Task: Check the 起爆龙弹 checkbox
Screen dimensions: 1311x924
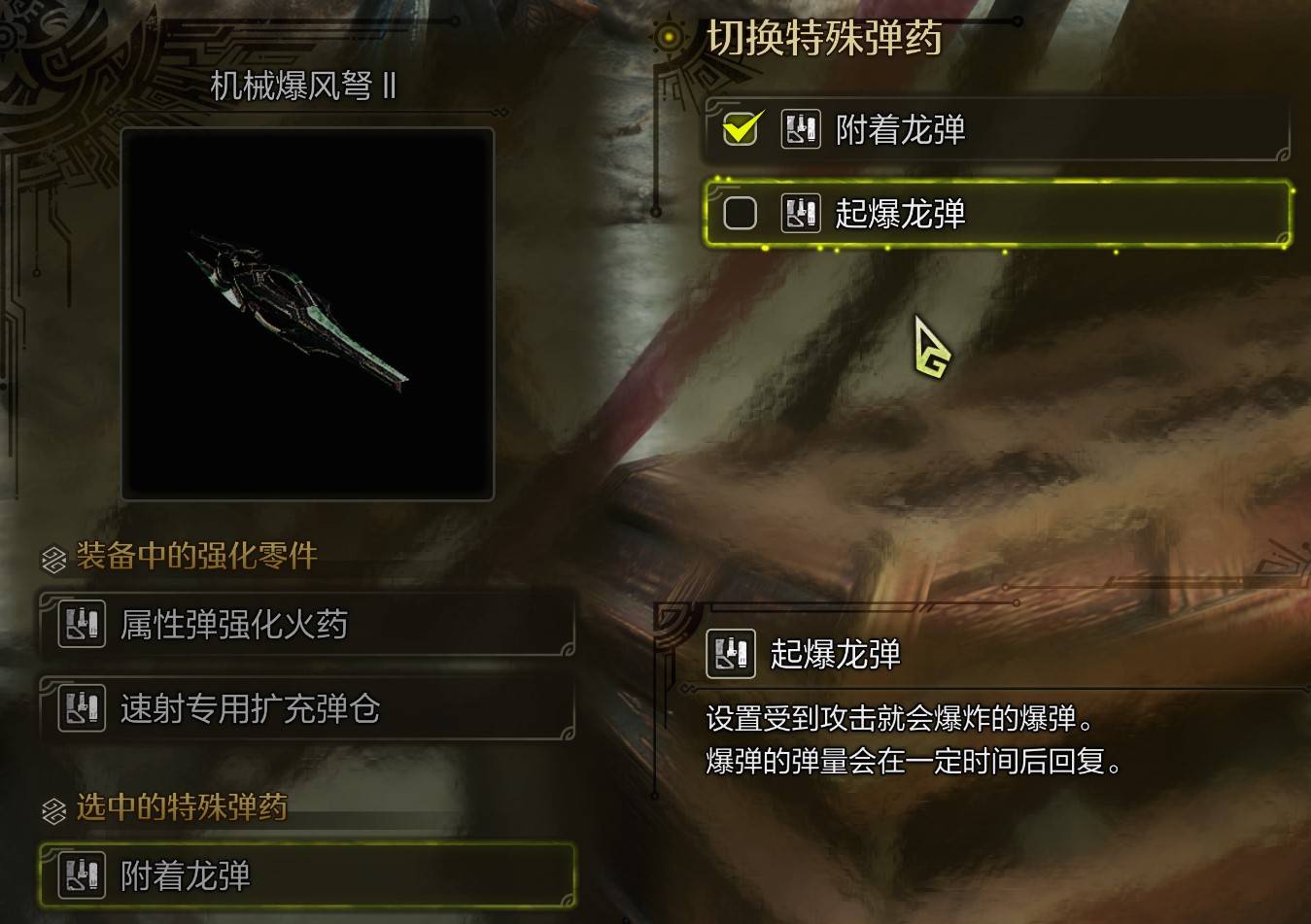Action: [740, 213]
